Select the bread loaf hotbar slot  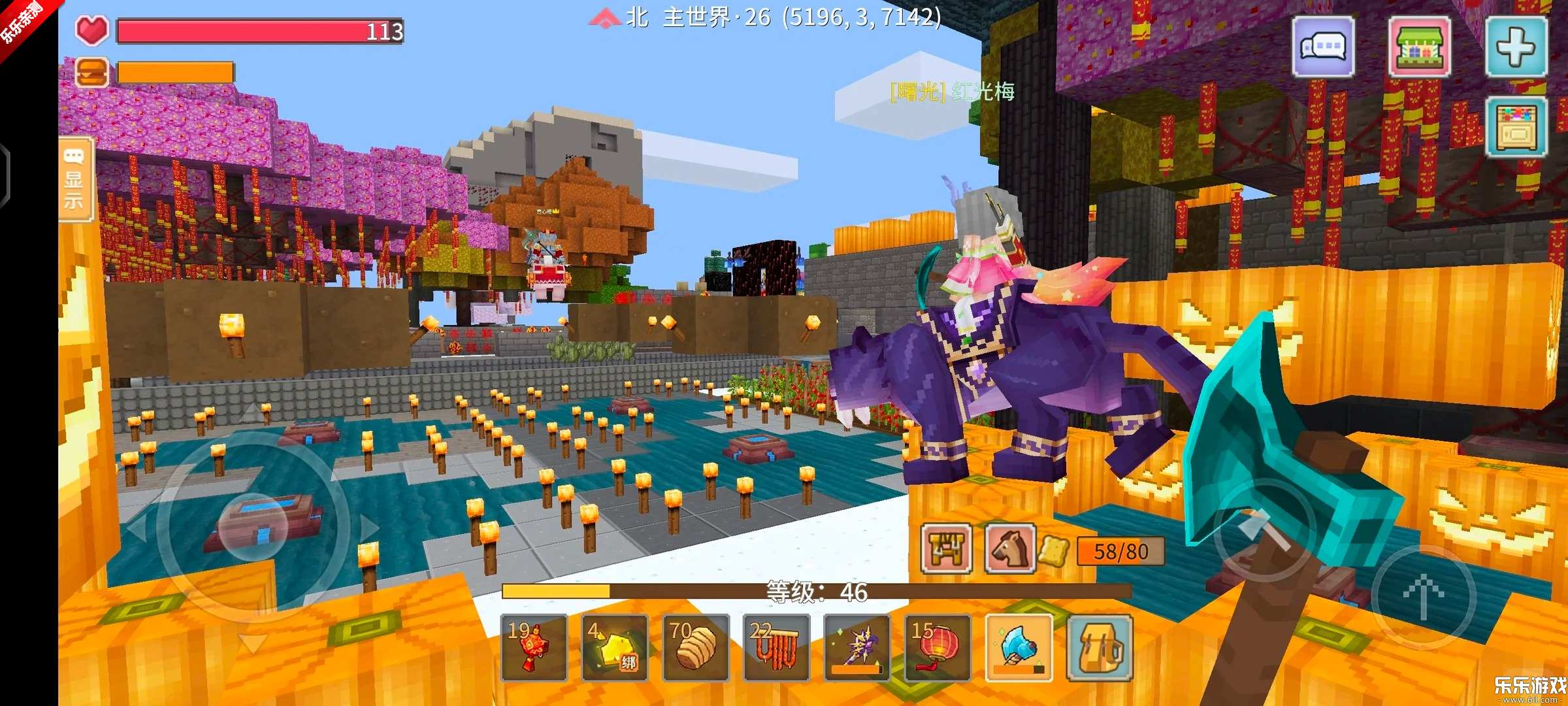695,647
